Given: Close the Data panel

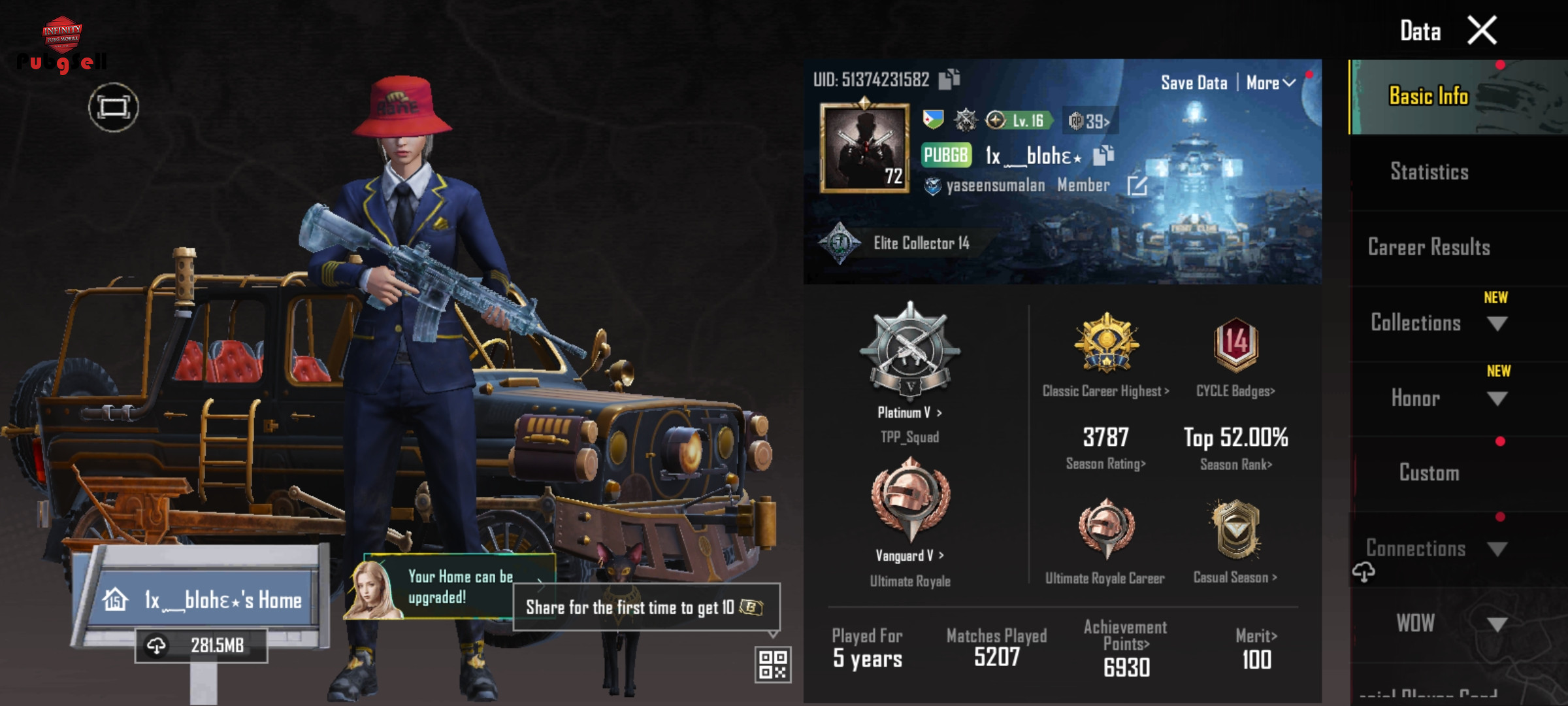Looking at the screenshot, I should point(1482,31).
